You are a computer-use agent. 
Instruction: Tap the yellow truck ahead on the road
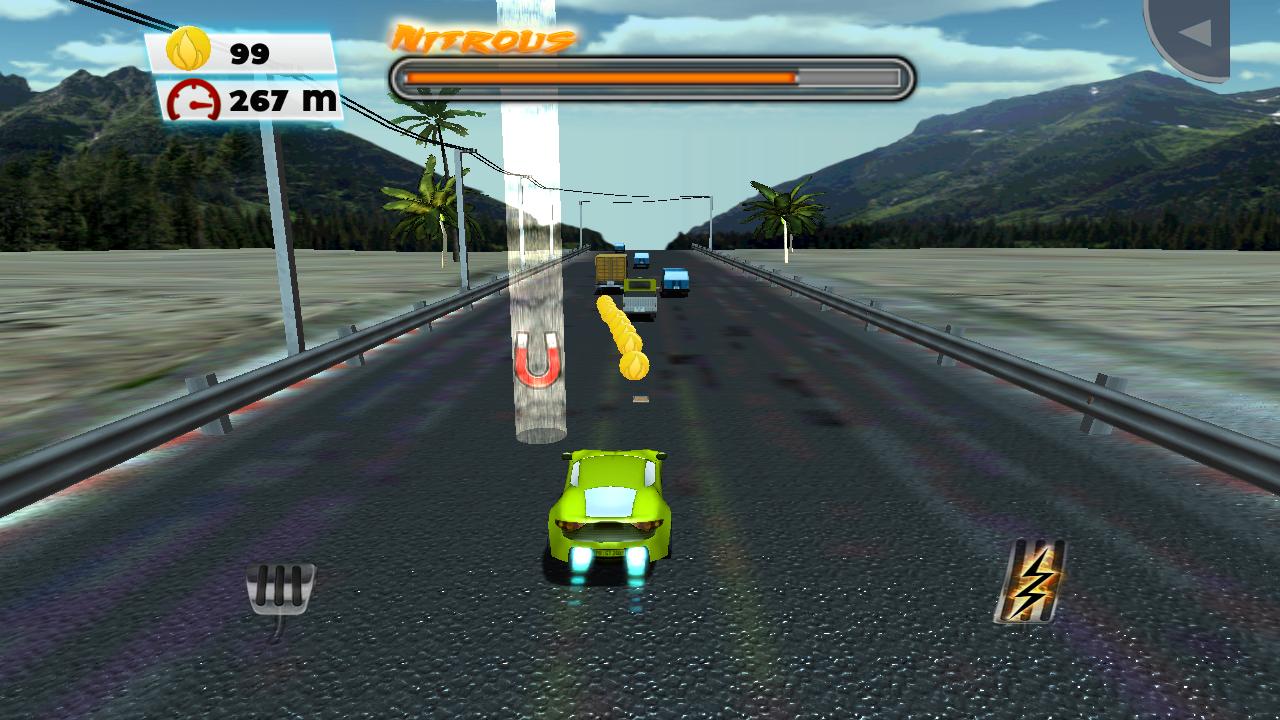[x=610, y=270]
